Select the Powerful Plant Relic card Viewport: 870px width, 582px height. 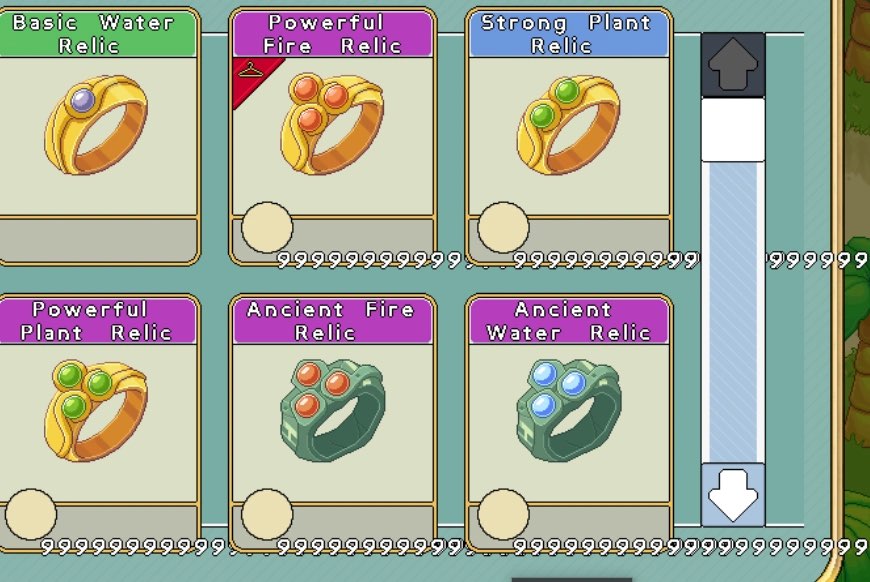[x=96, y=420]
